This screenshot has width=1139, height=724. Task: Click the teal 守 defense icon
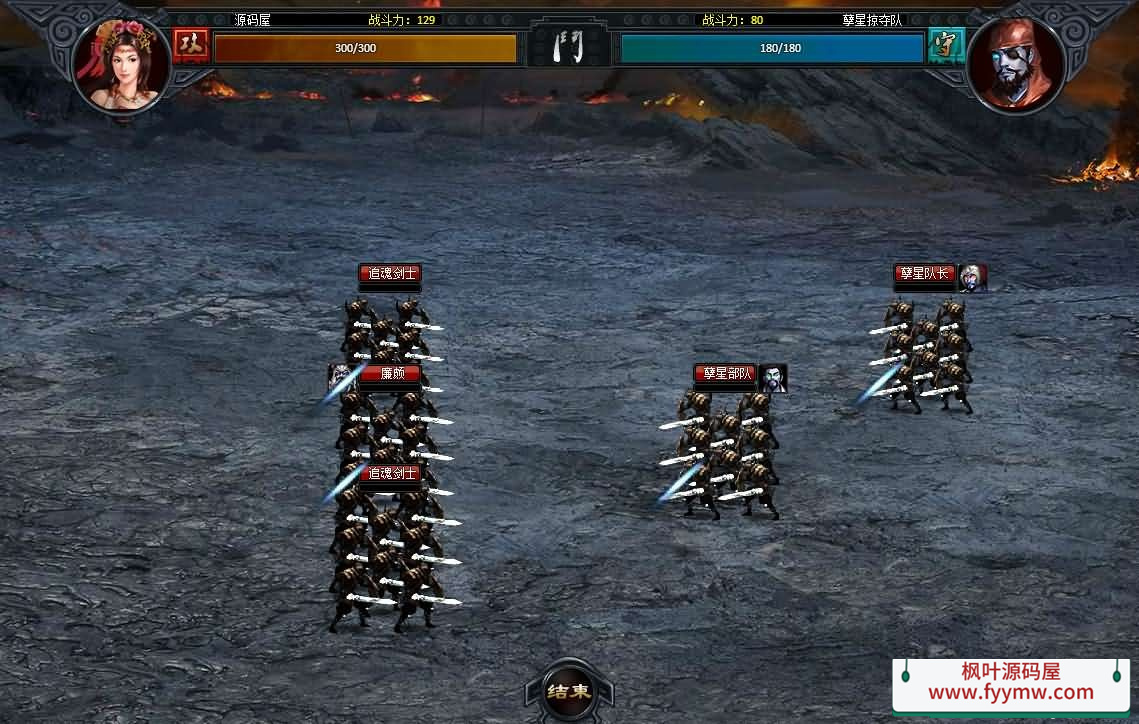(x=941, y=45)
